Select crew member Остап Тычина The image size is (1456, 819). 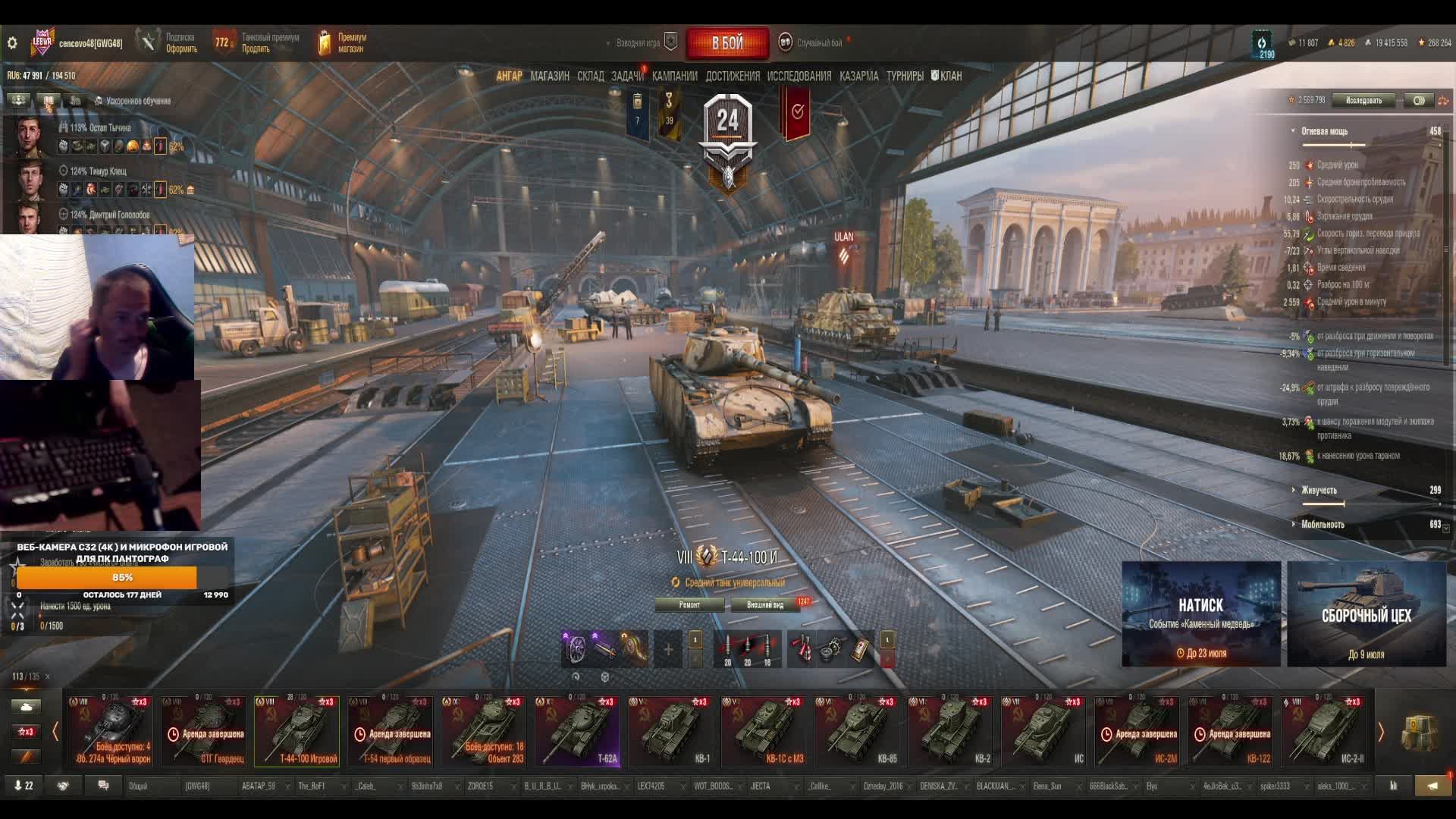pyautogui.click(x=99, y=128)
